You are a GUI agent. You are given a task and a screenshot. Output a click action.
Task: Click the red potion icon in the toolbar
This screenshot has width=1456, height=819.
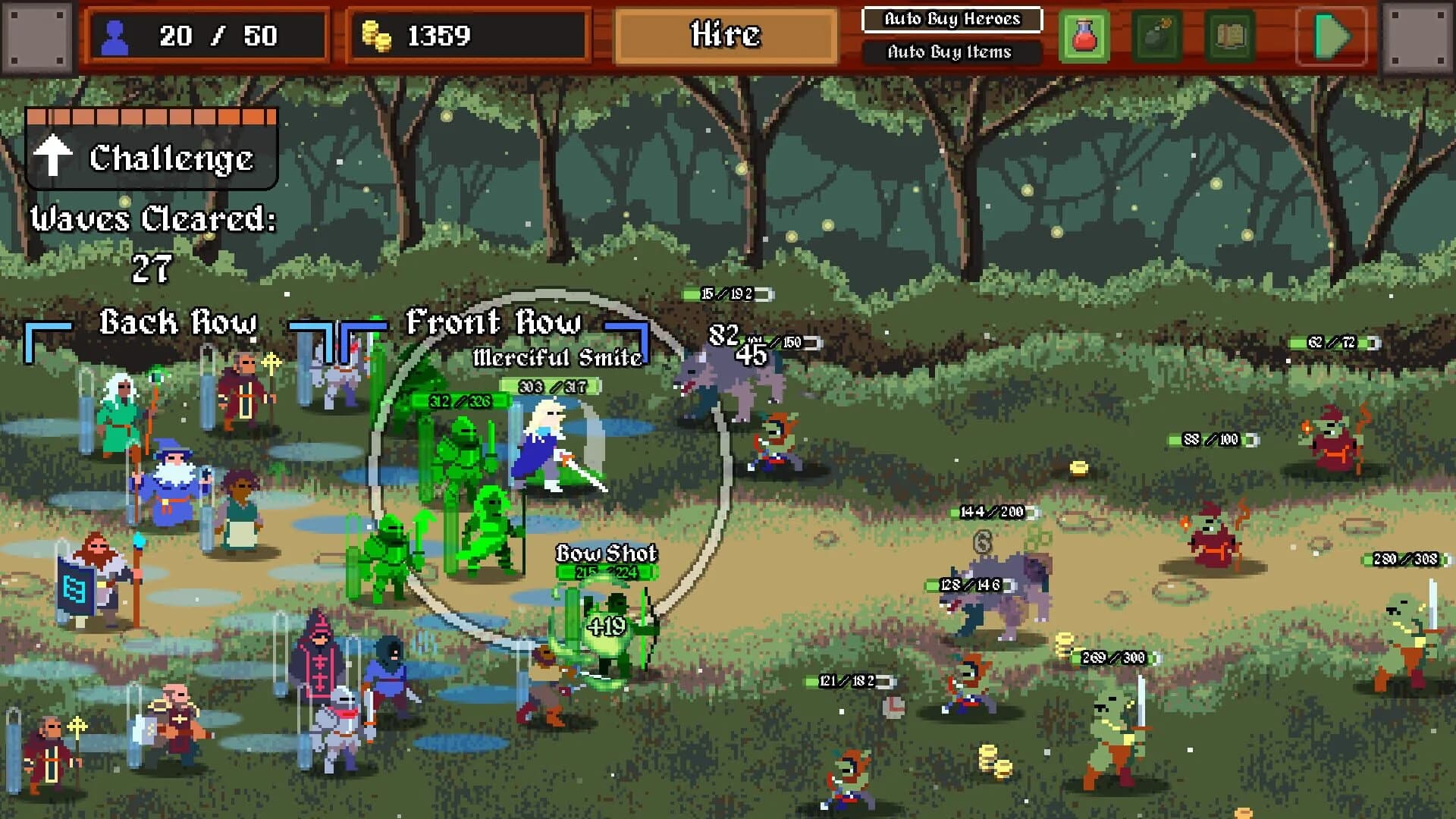point(1084,36)
